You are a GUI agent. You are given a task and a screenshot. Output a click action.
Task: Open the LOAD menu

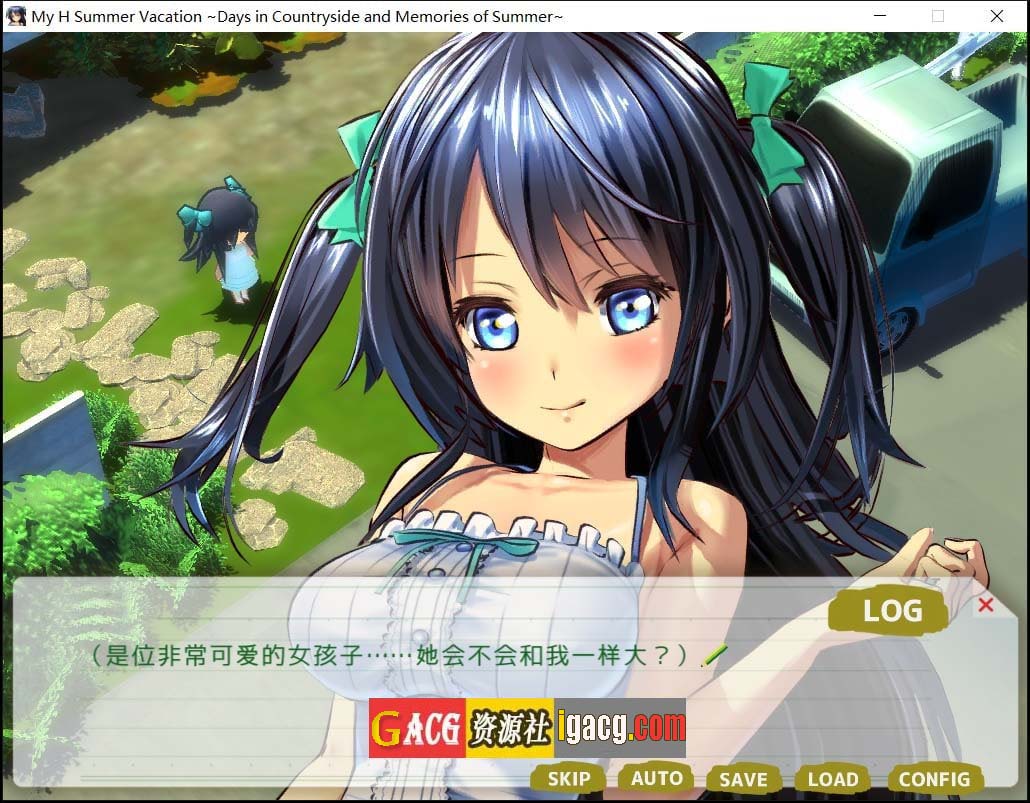pyautogui.click(x=832, y=779)
